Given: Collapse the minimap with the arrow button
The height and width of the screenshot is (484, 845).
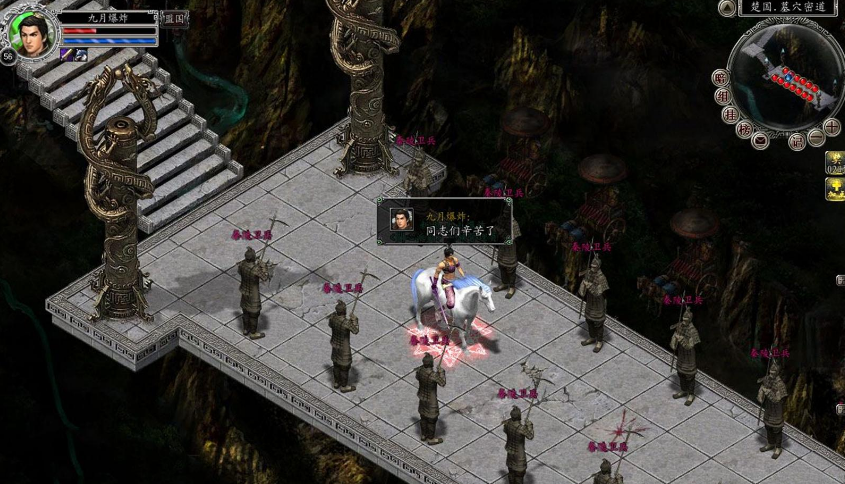Looking at the screenshot, I should pyautogui.click(x=727, y=8).
